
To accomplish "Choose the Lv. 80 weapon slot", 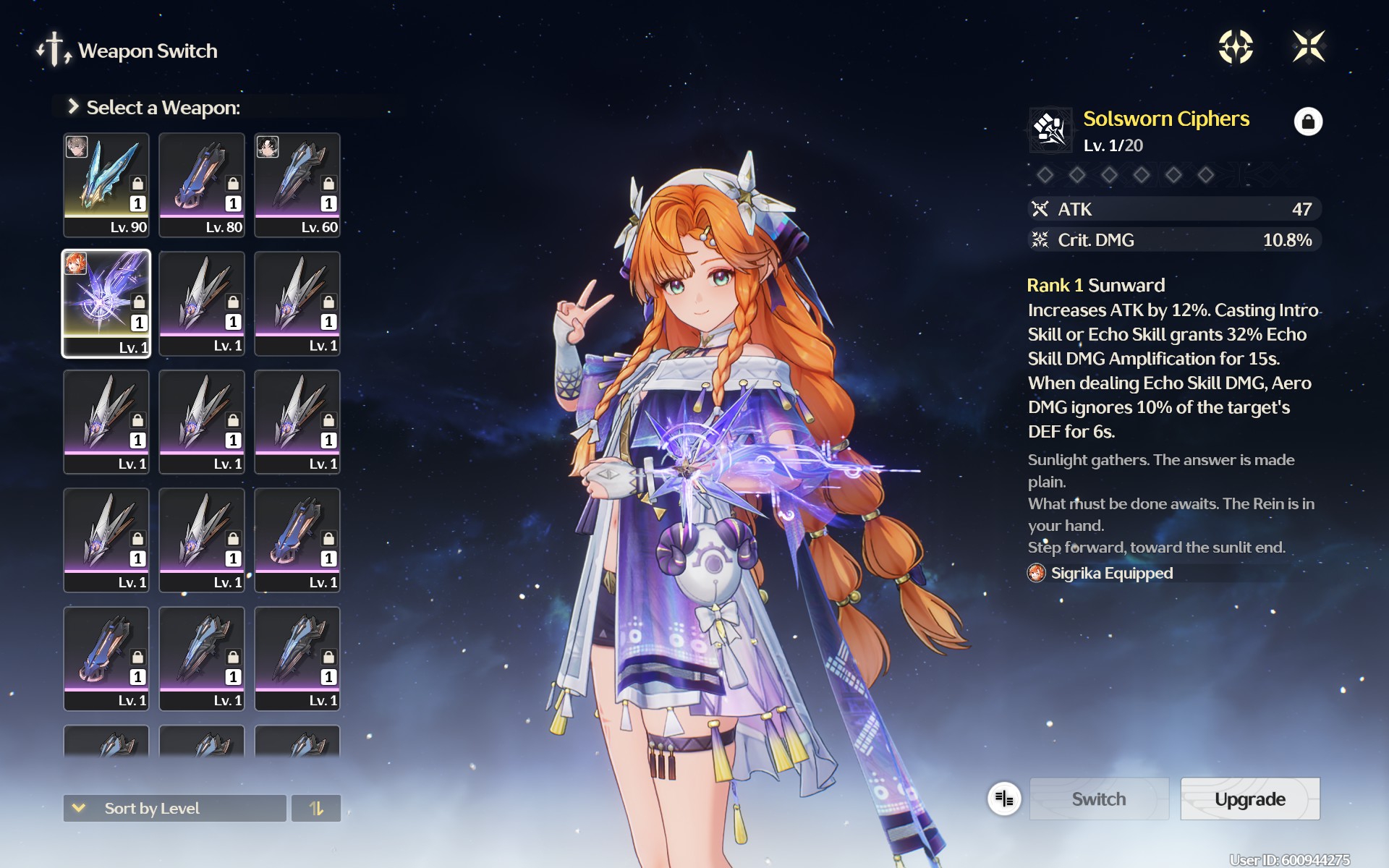I will (202, 185).
